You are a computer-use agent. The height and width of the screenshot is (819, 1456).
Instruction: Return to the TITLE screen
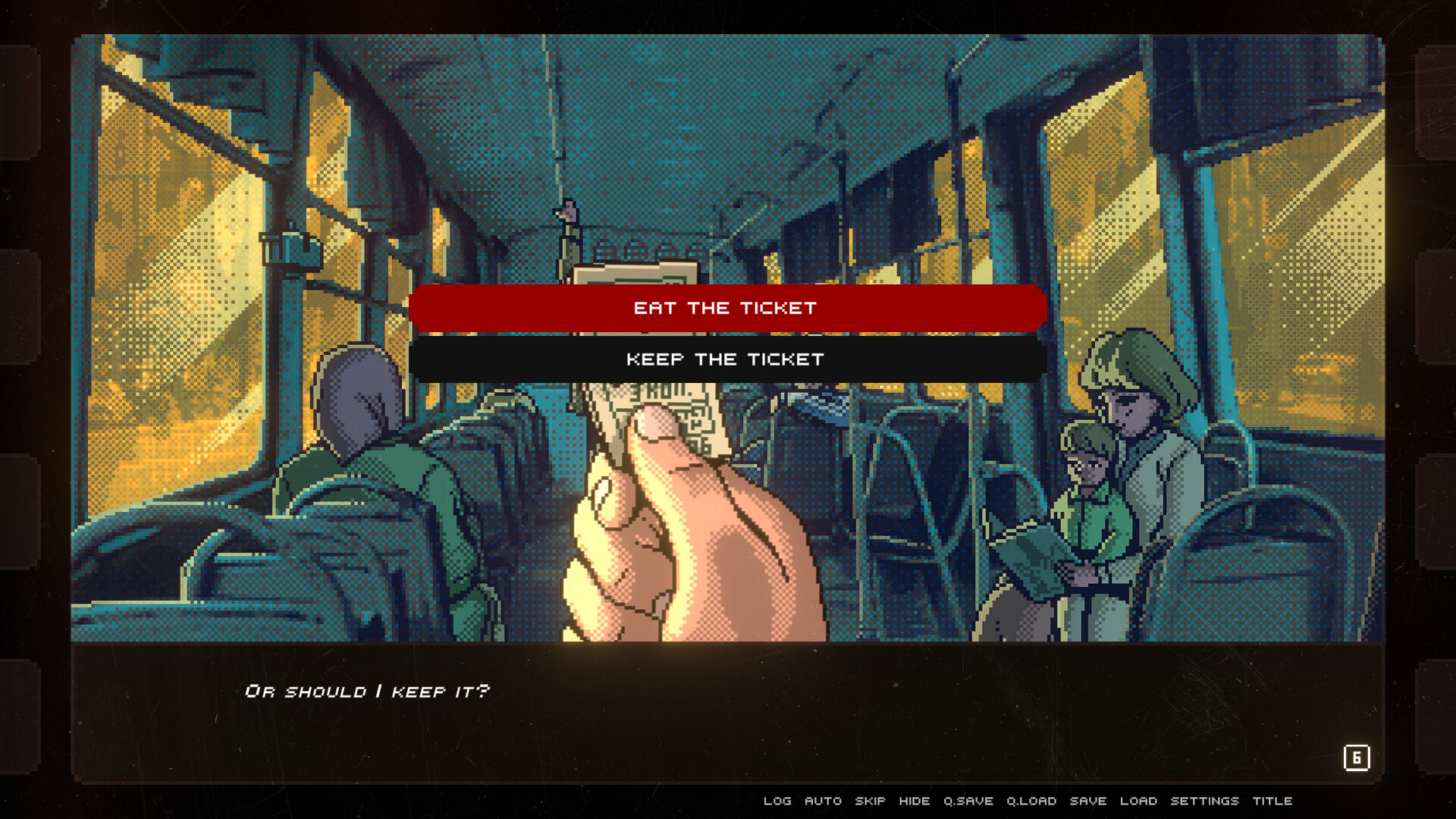click(1274, 801)
